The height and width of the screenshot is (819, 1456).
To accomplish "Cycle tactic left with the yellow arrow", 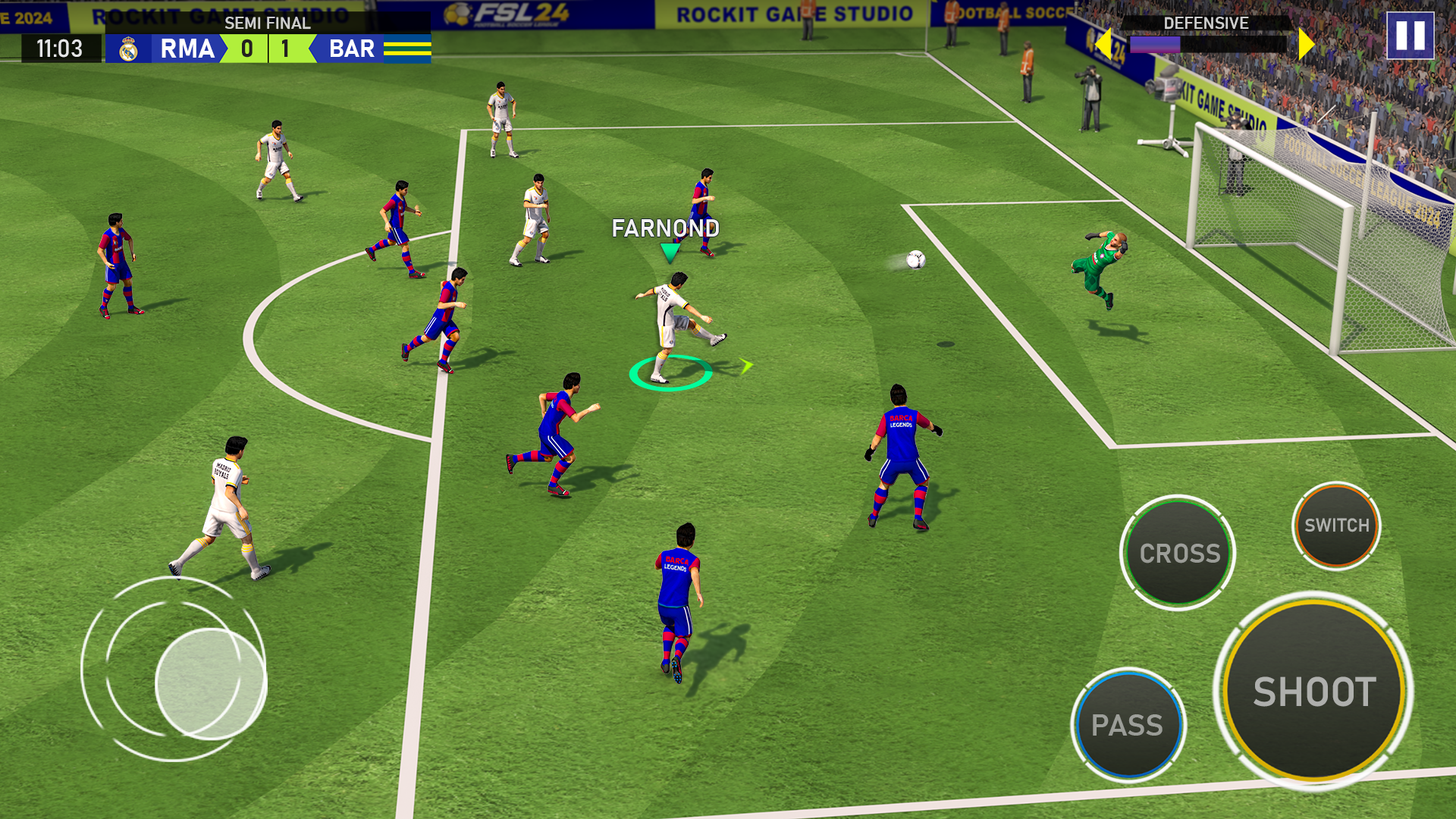I will [1106, 43].
